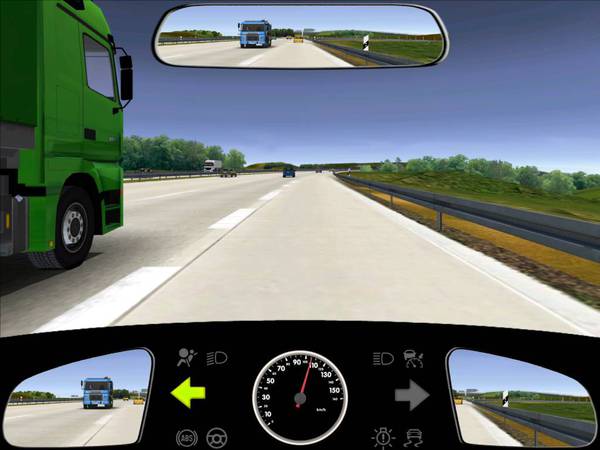This screenshot has width=600, height=450.
Task: Activate the gray right turn signal arrow
Action: [411, 396]
